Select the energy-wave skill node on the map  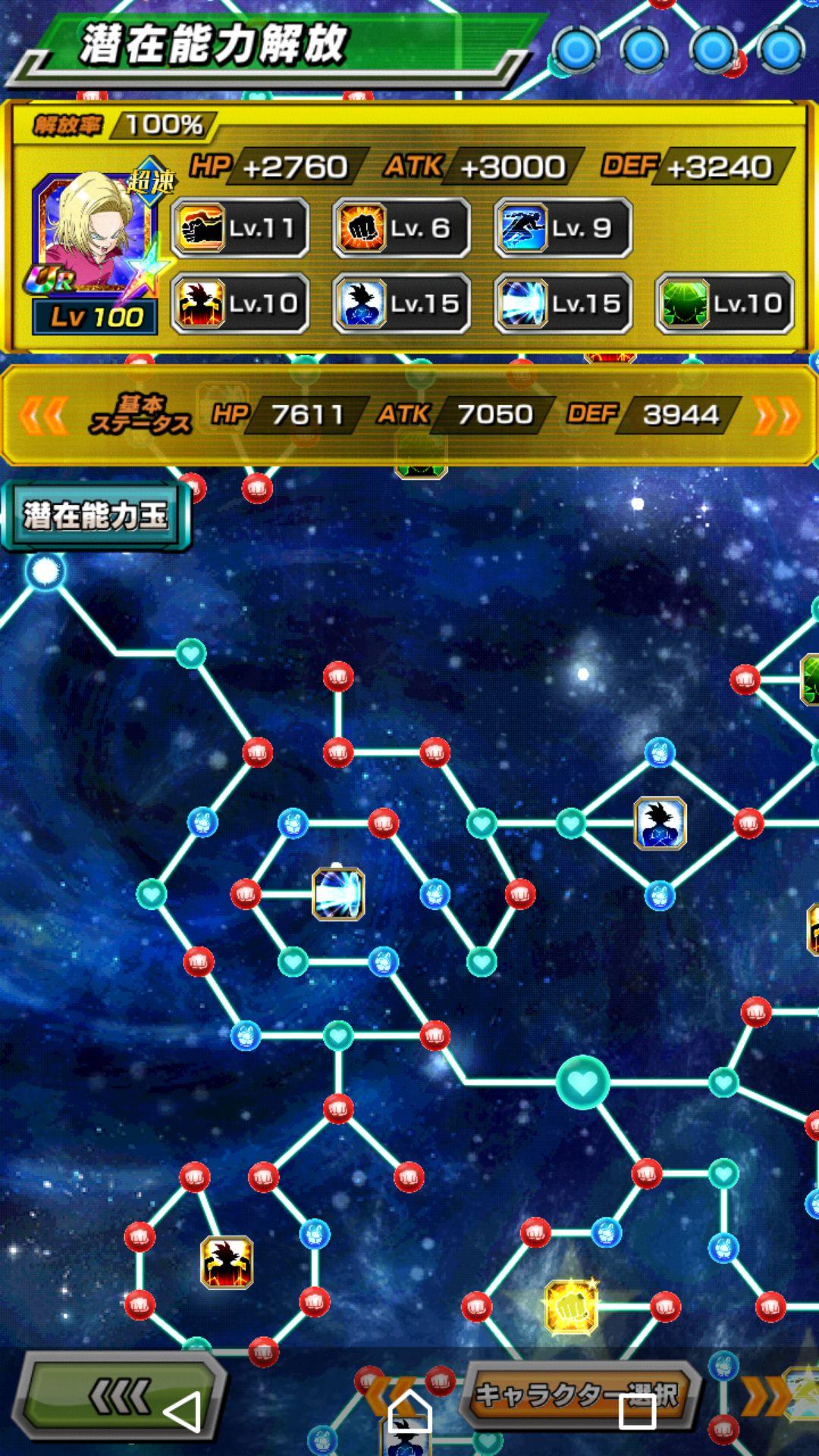tap(338, 894)
